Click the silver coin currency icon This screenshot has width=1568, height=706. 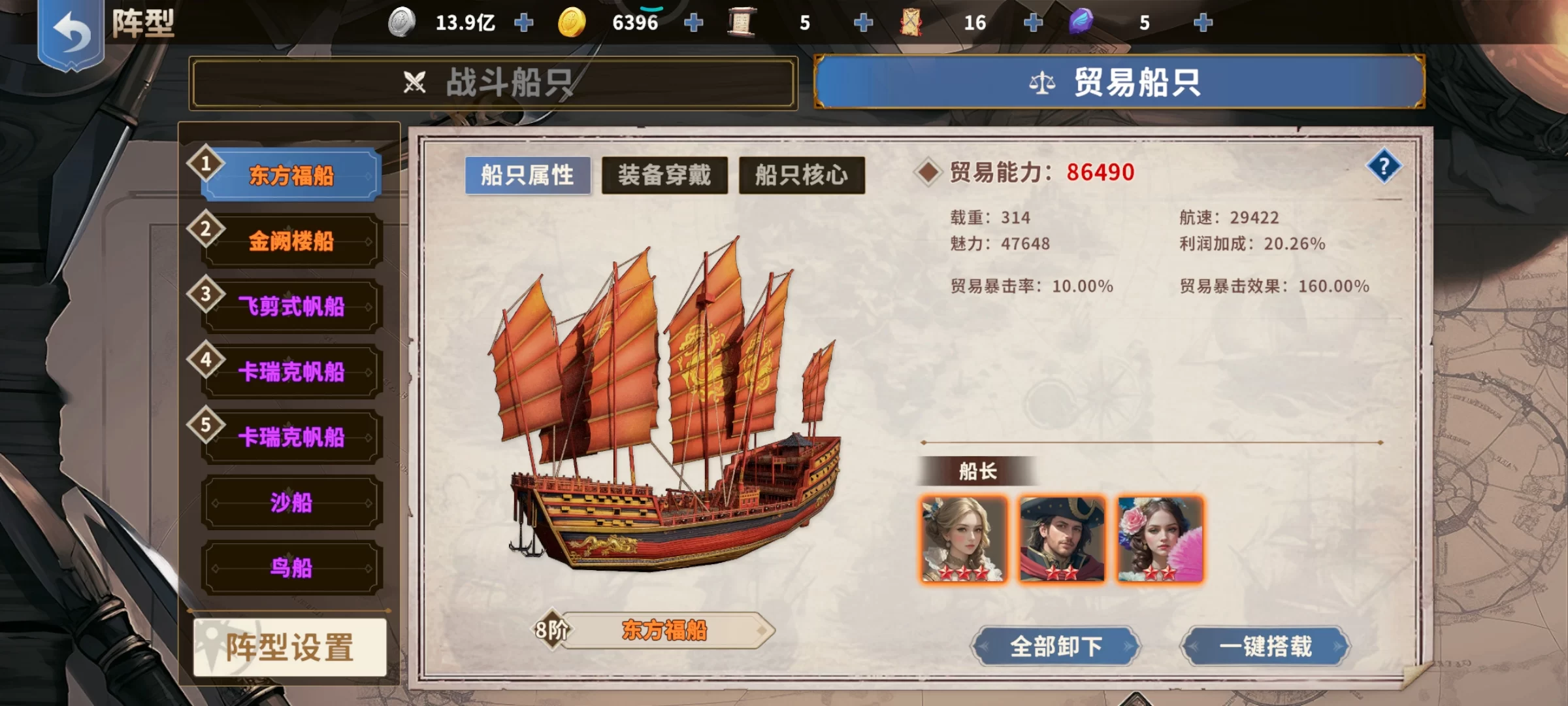(400, 23)
